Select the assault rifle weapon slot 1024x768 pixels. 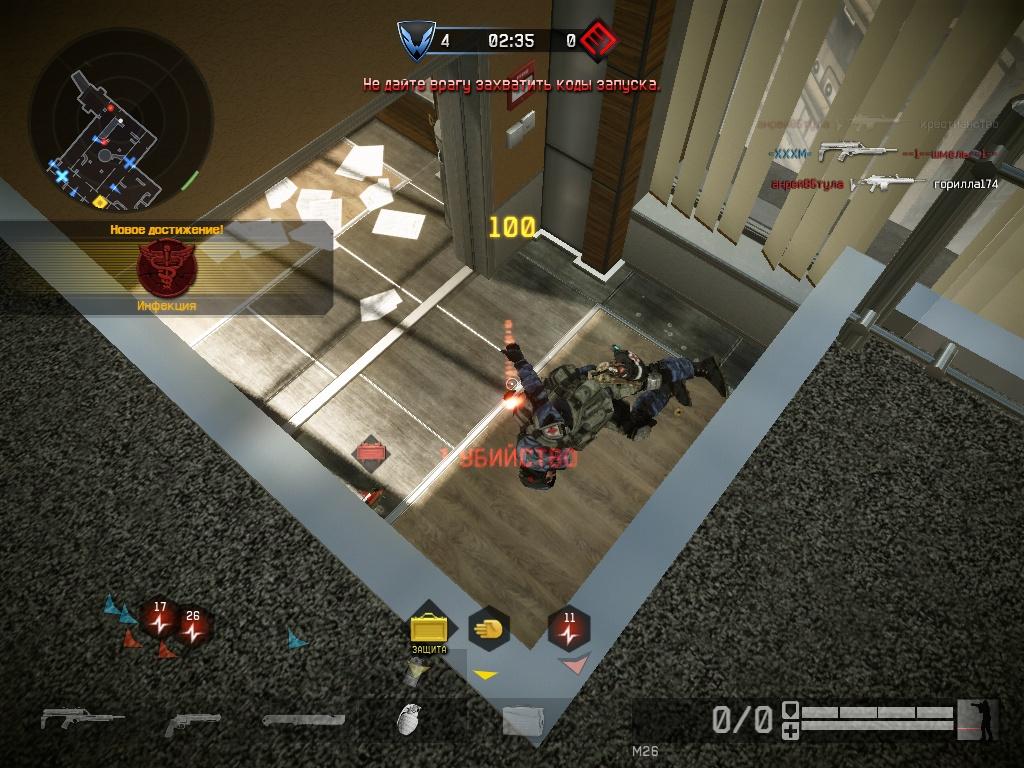82,718
